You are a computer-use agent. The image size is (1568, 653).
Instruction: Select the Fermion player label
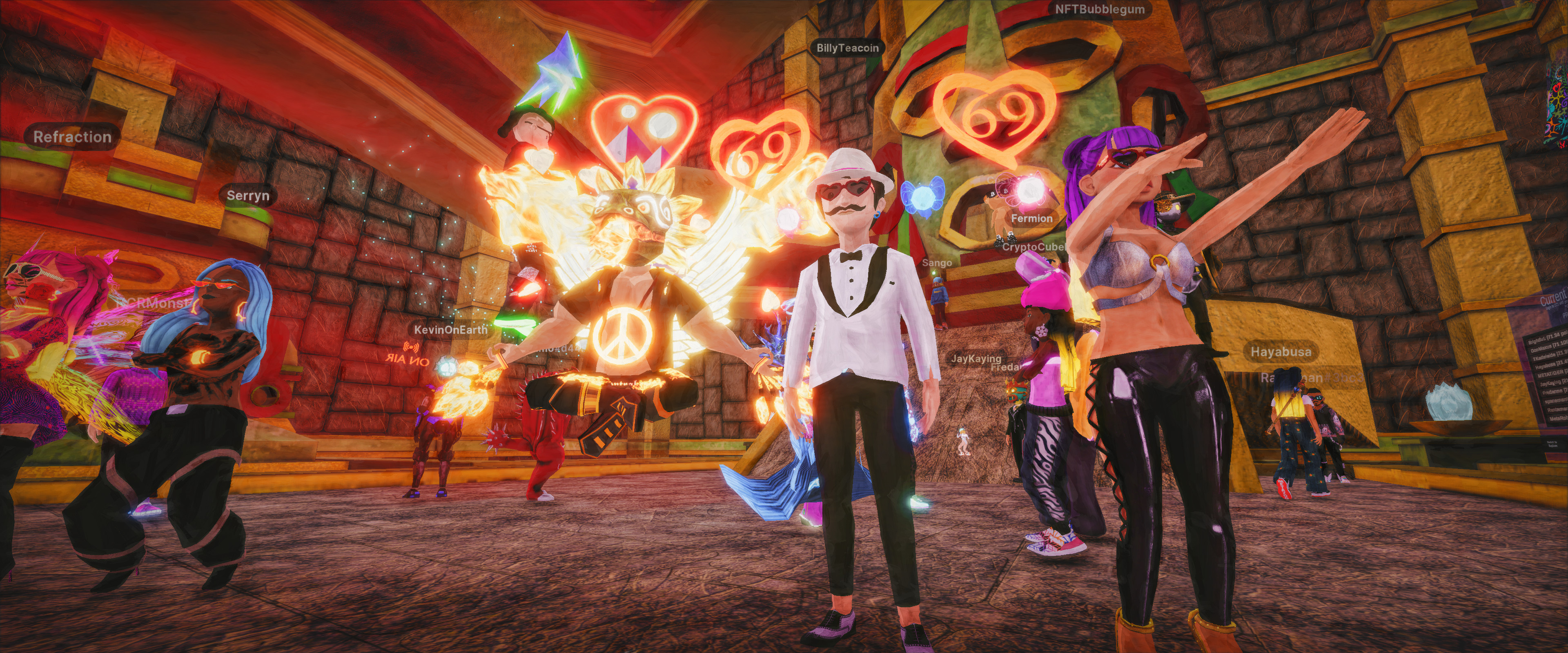click(1031, 218)
